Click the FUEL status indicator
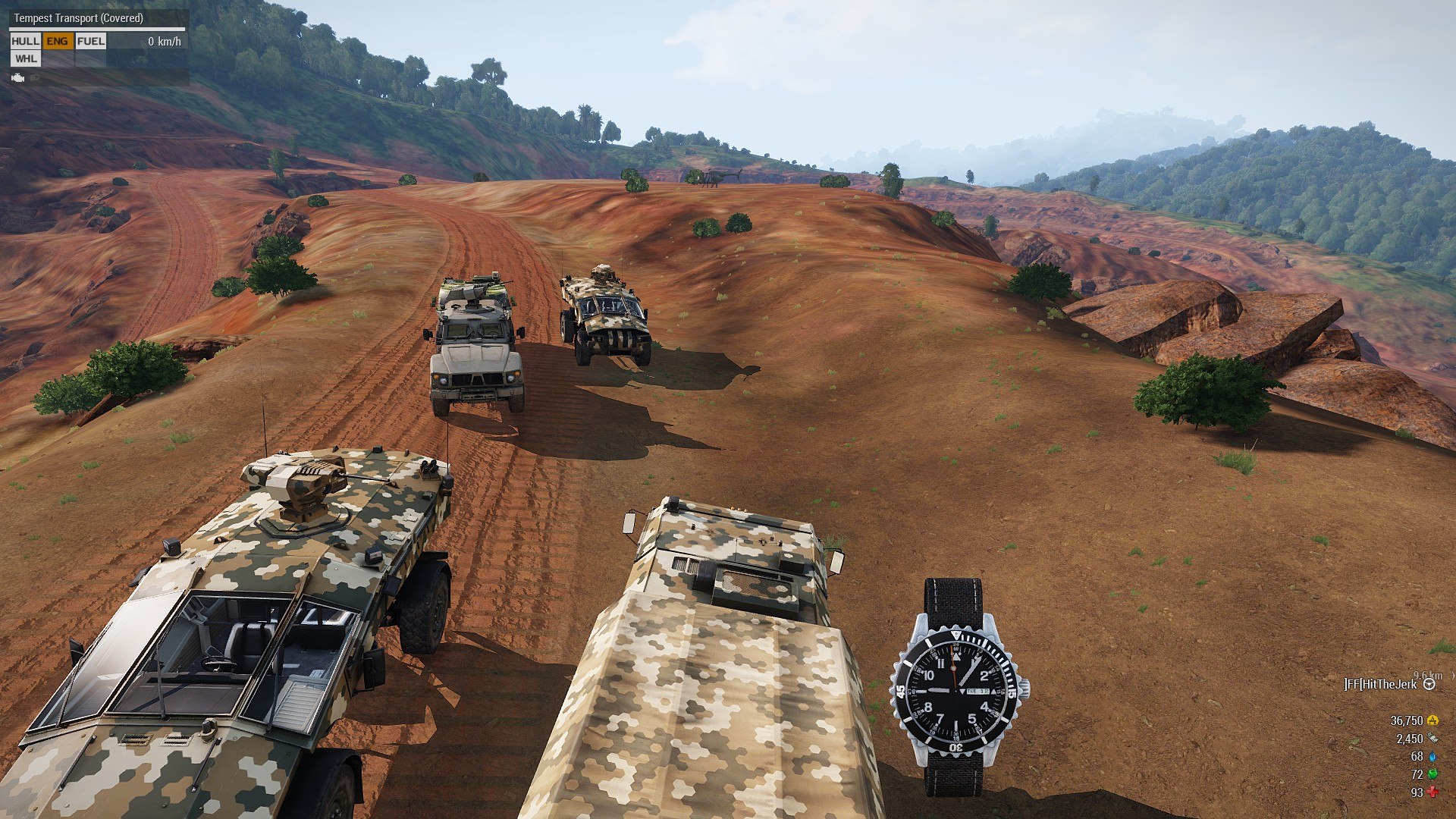The height and width of the screenshot is (819, 1456). point(91,41)
